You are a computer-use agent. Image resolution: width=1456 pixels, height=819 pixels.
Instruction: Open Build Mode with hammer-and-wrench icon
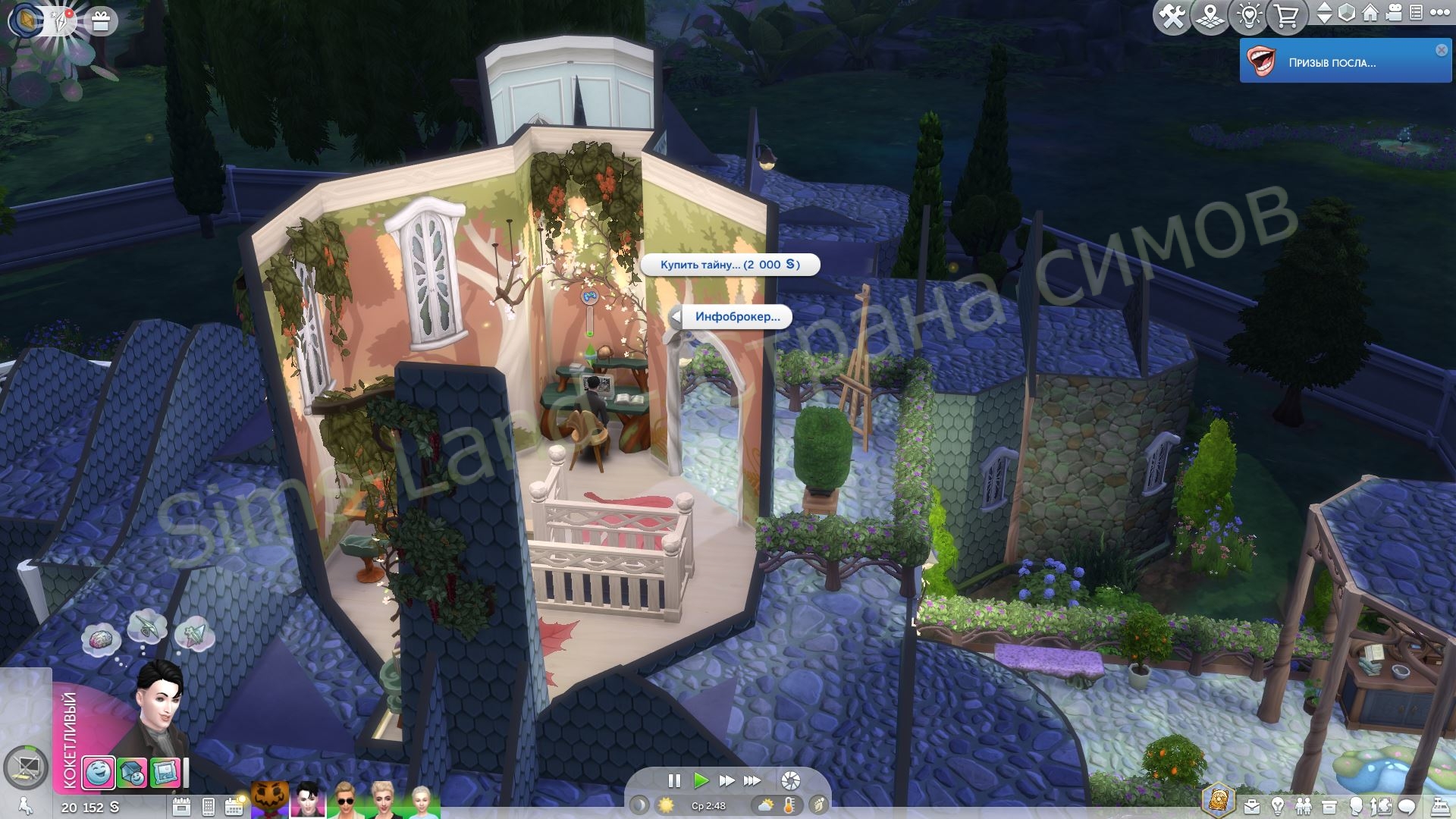point(1173,14)
